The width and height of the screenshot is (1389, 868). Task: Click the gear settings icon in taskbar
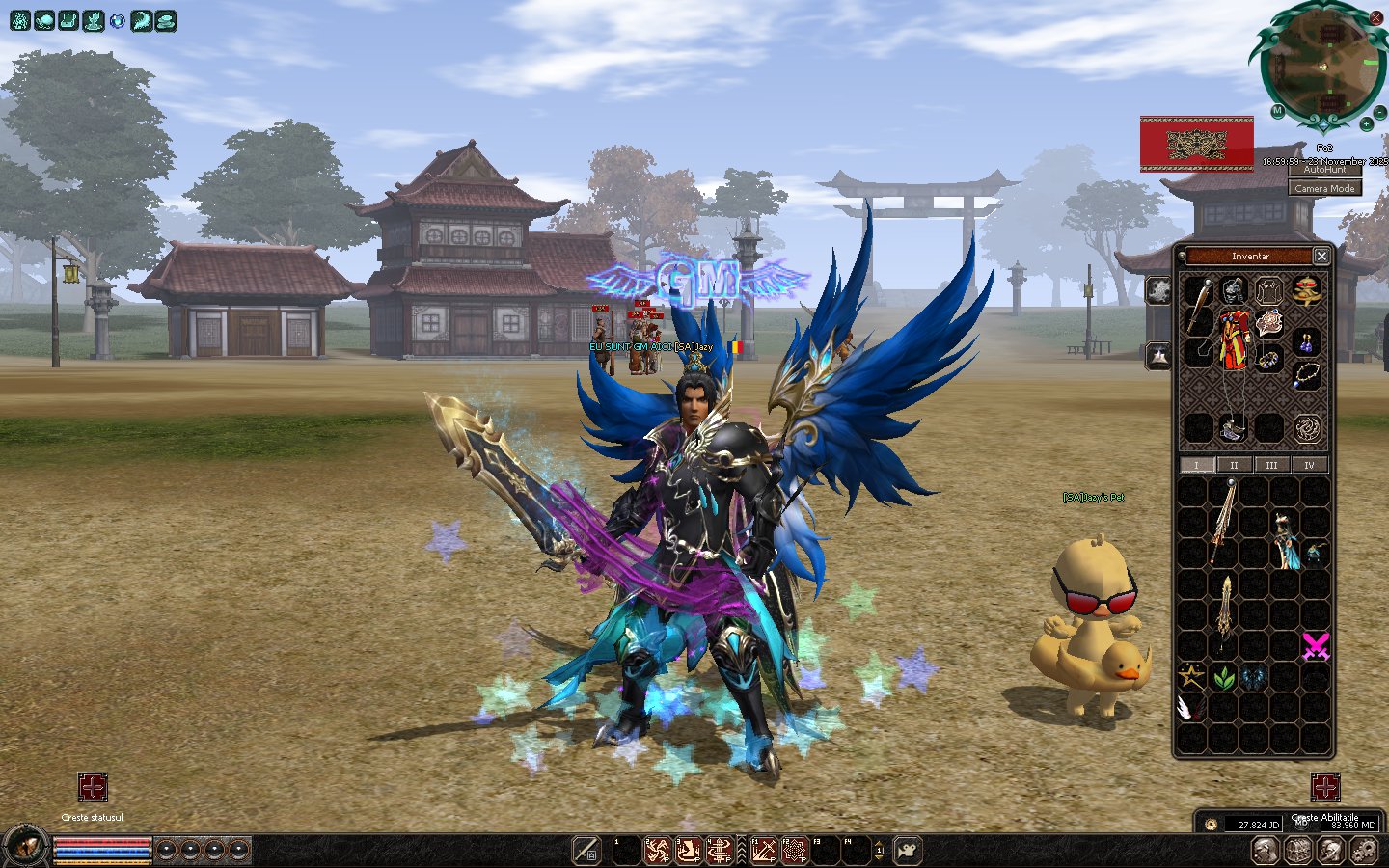(1364, 850)
